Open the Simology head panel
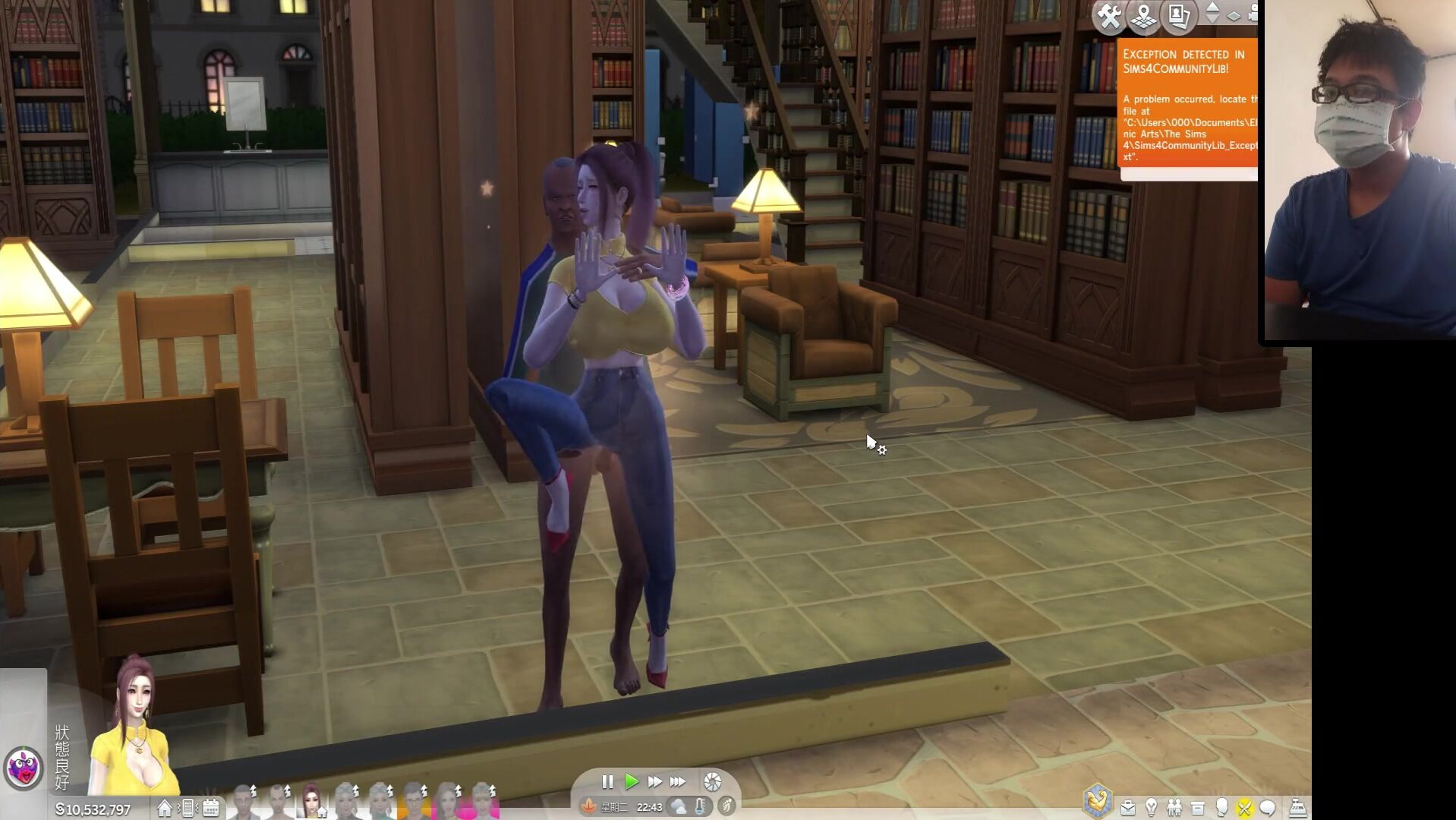The width and height of the screenshot is (1456, 820). click(x=1221, y=808)
